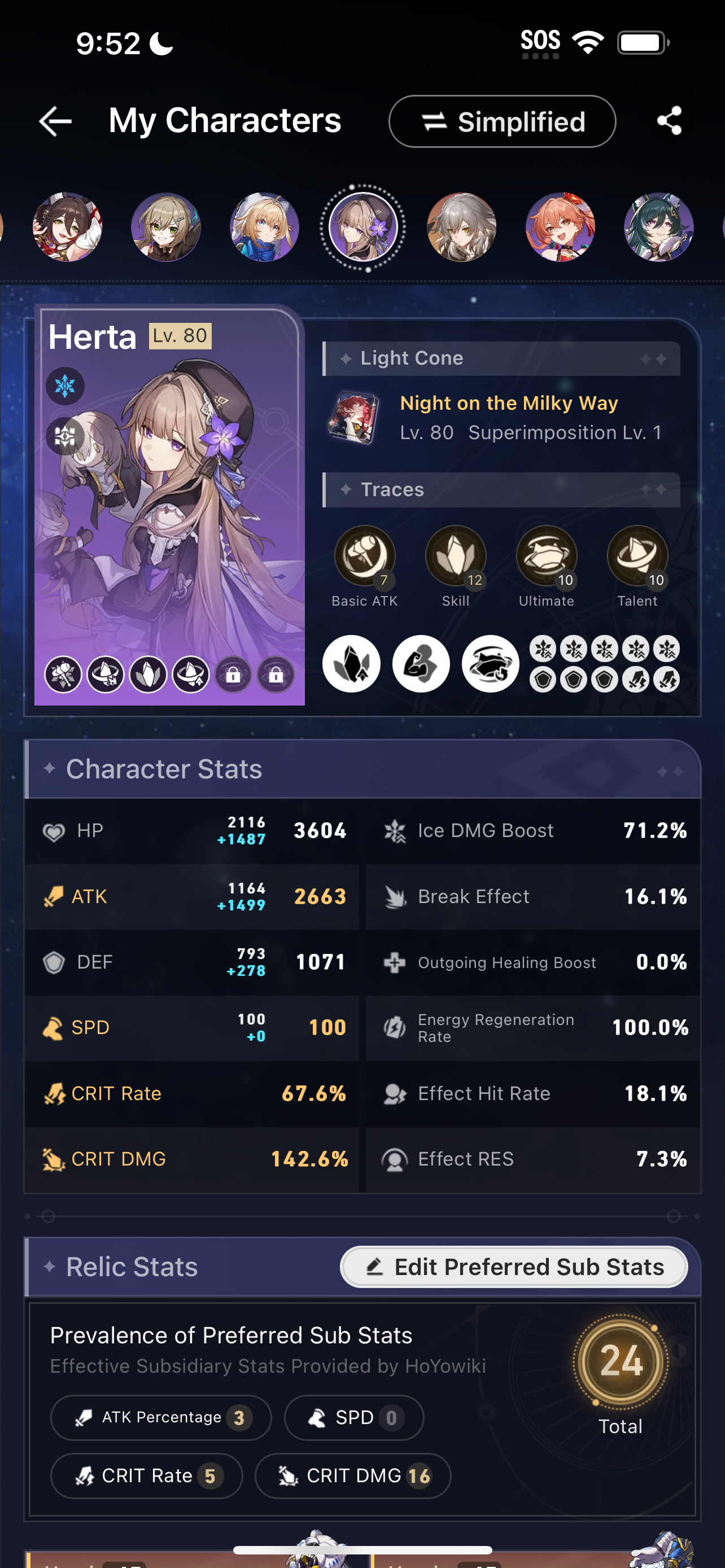Image resolution: width=725 pixels, height=1568 pixels.
Task: Tap Herta's Ice element icon
Action: [64, 386]
